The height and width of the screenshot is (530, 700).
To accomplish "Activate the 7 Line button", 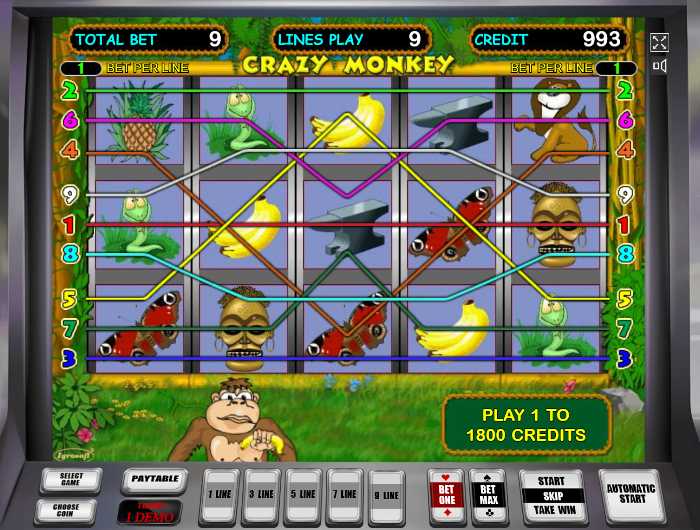I will click(x=346, y=494).
